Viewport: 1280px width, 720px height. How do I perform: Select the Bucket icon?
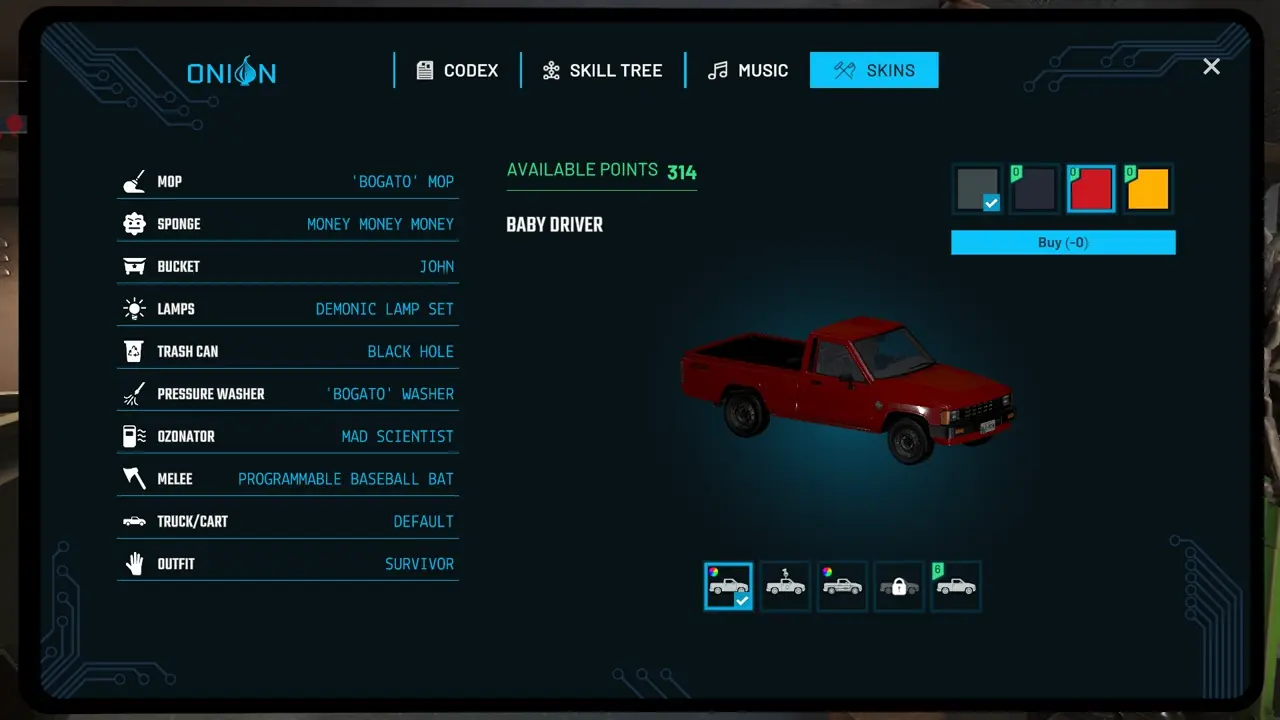point(134,266)
